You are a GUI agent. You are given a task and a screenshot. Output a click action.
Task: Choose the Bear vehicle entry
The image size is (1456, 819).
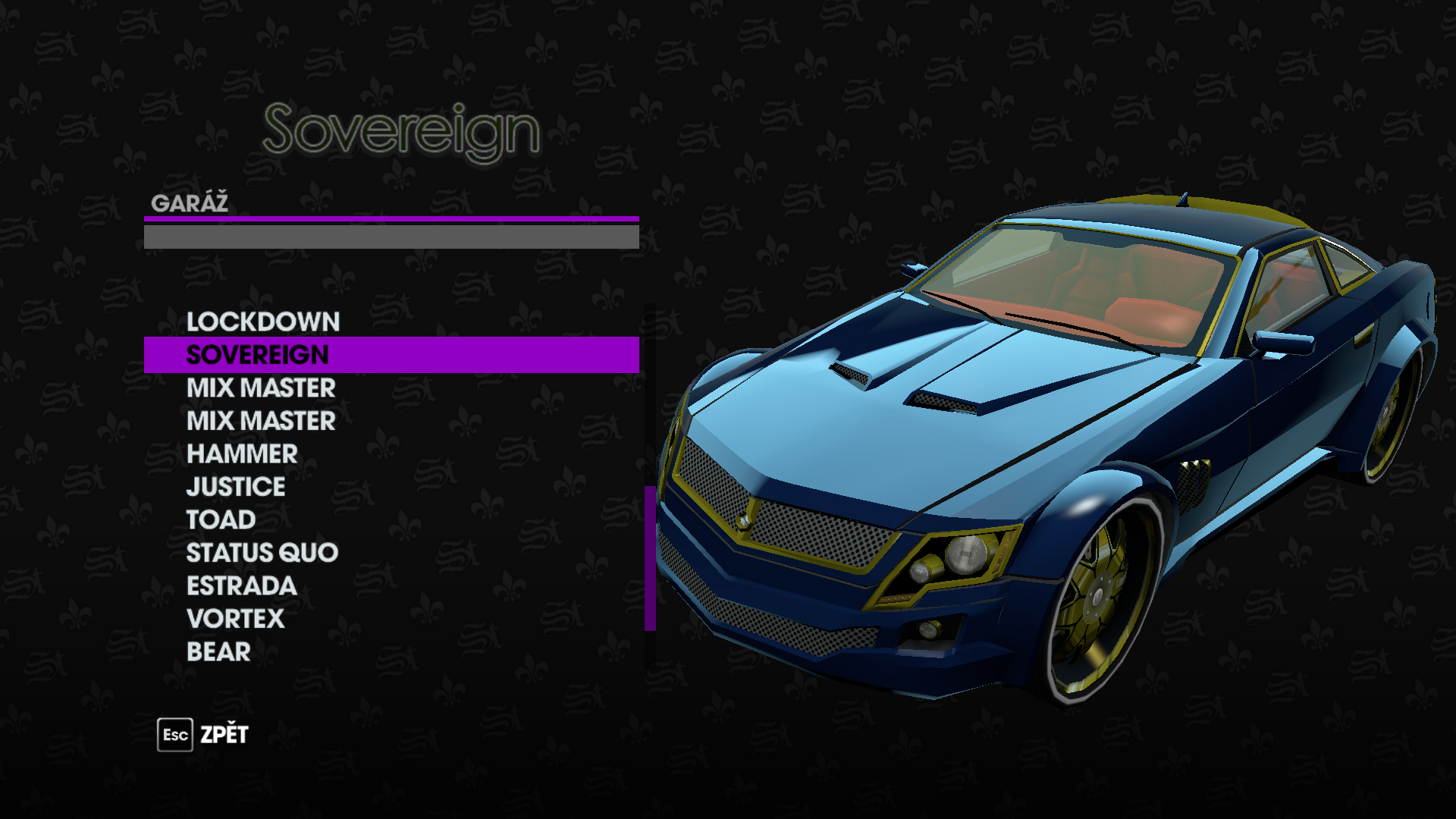(218, 651)
